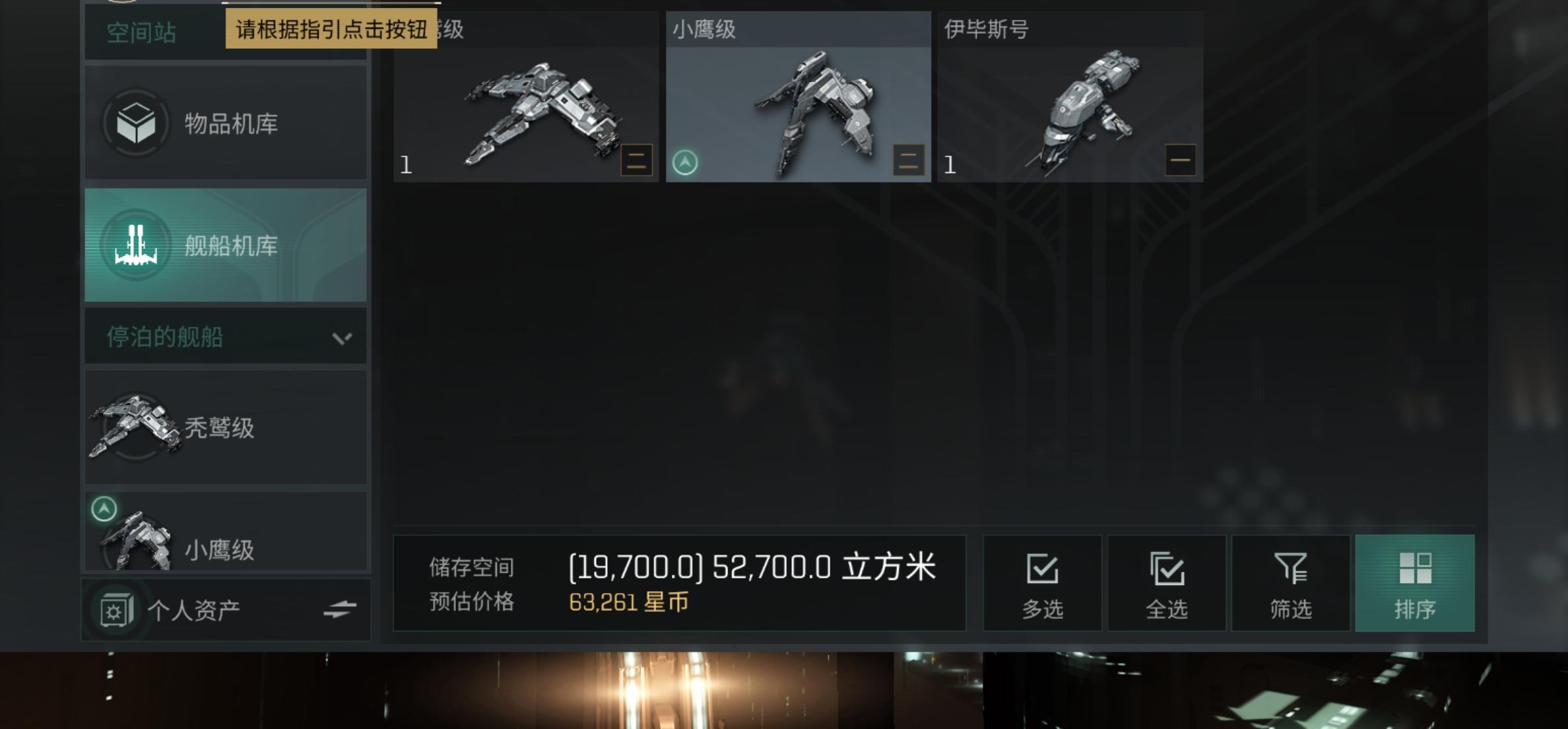This screenshot has height=729, width=1568.
Task: Open the 物品机库 item hangar
Action: point(224,123)
